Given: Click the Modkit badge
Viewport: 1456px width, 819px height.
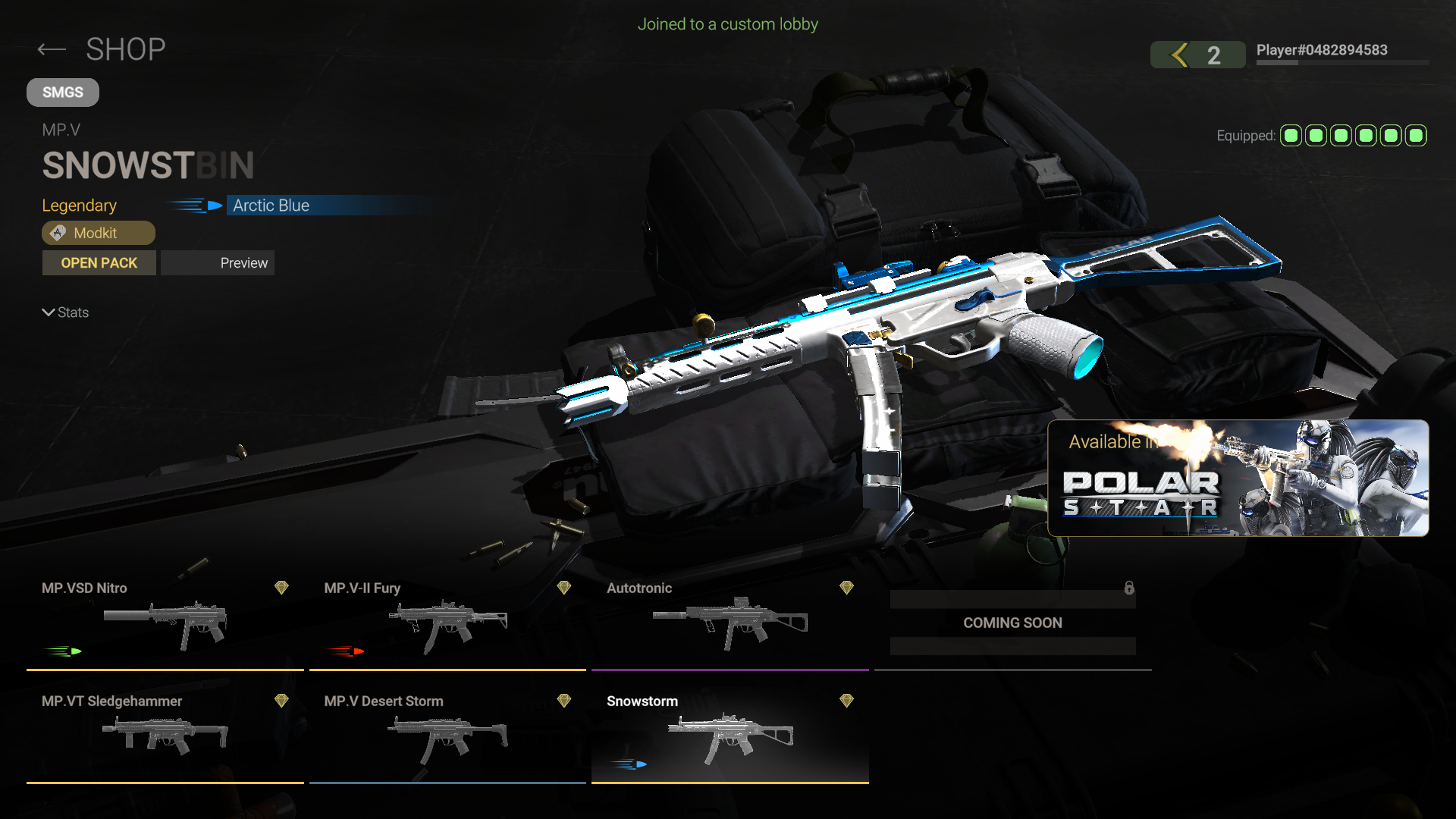Looking at the screenshot, I should pos(99,233).
